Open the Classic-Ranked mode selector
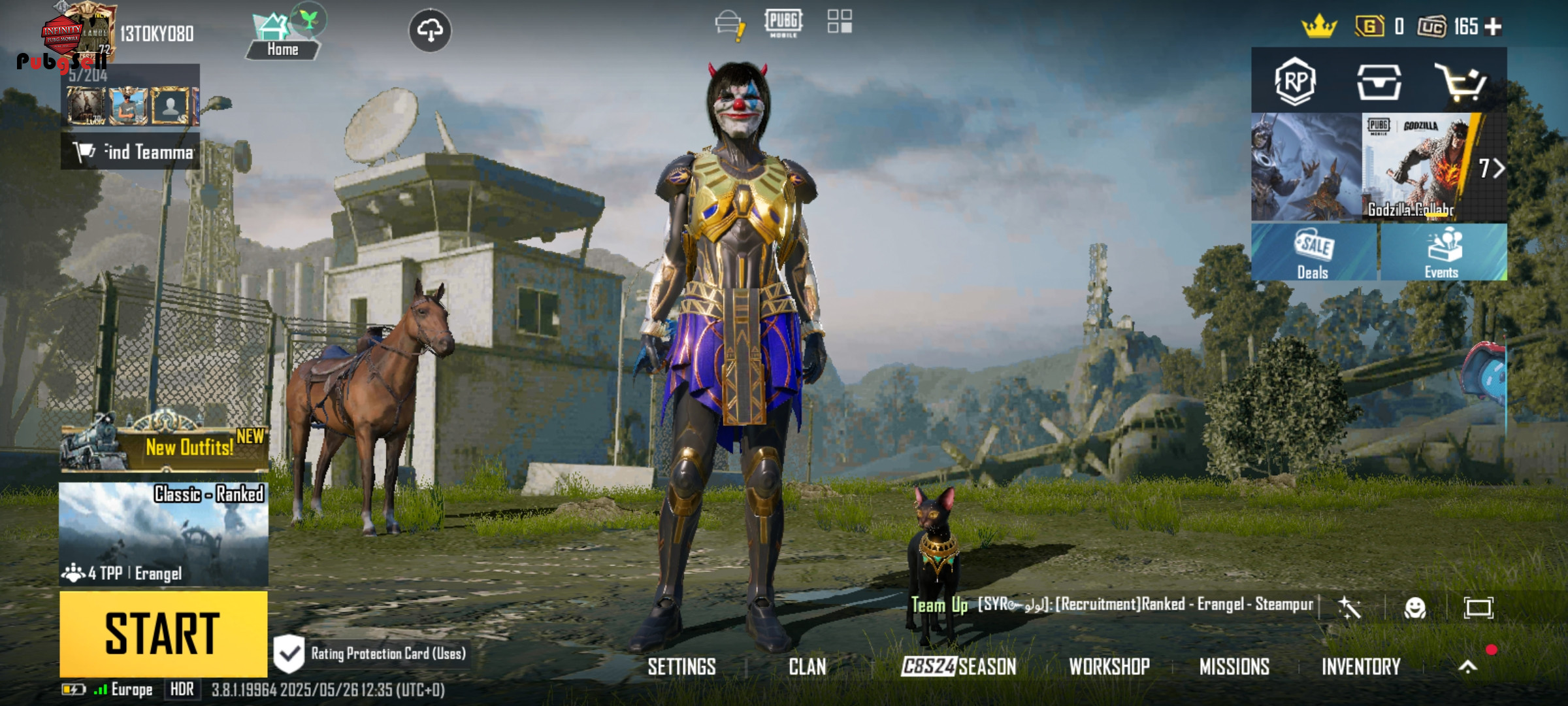This screenshot has height=706, width=1568. [163, 534]
